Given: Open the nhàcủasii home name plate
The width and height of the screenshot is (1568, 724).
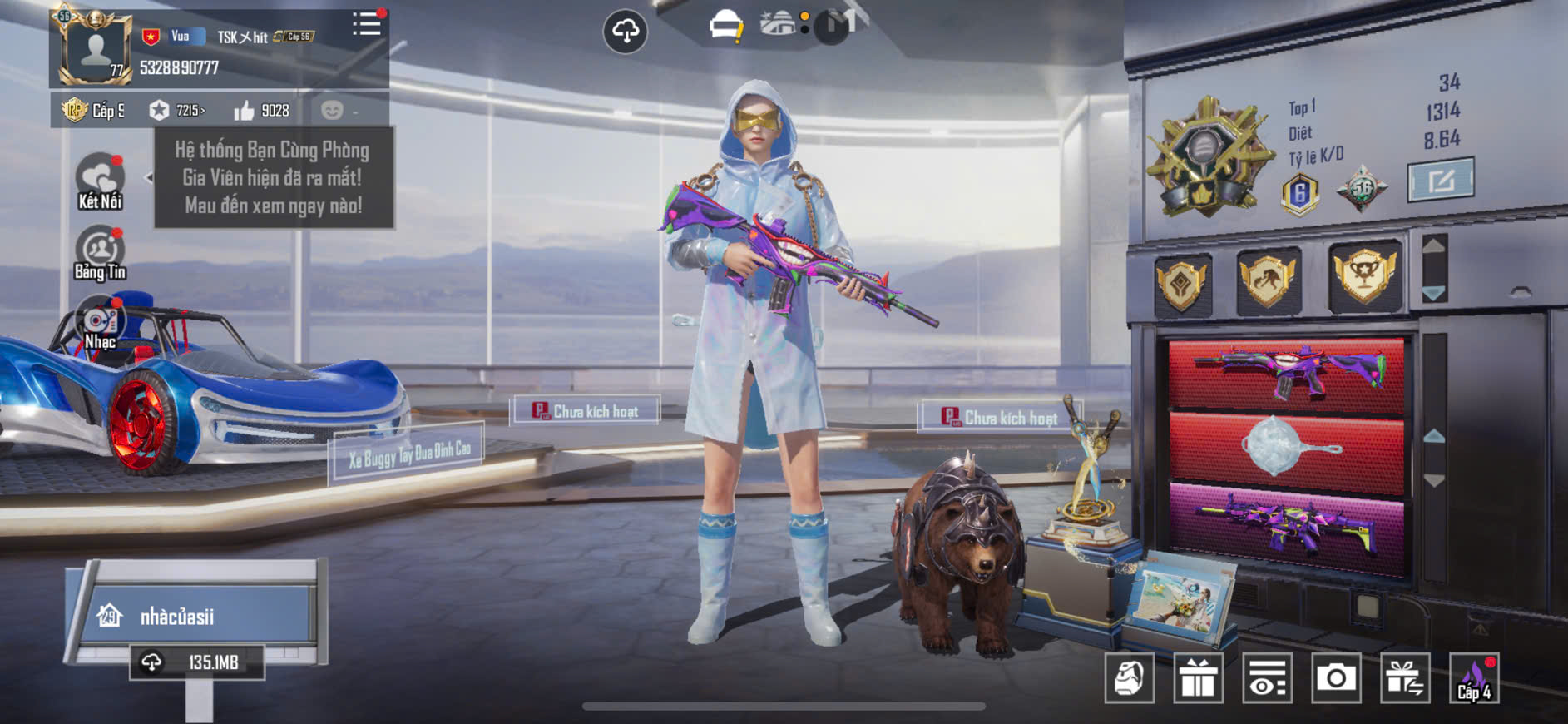Looking at the screenshot, I should (x=195, y=616).
